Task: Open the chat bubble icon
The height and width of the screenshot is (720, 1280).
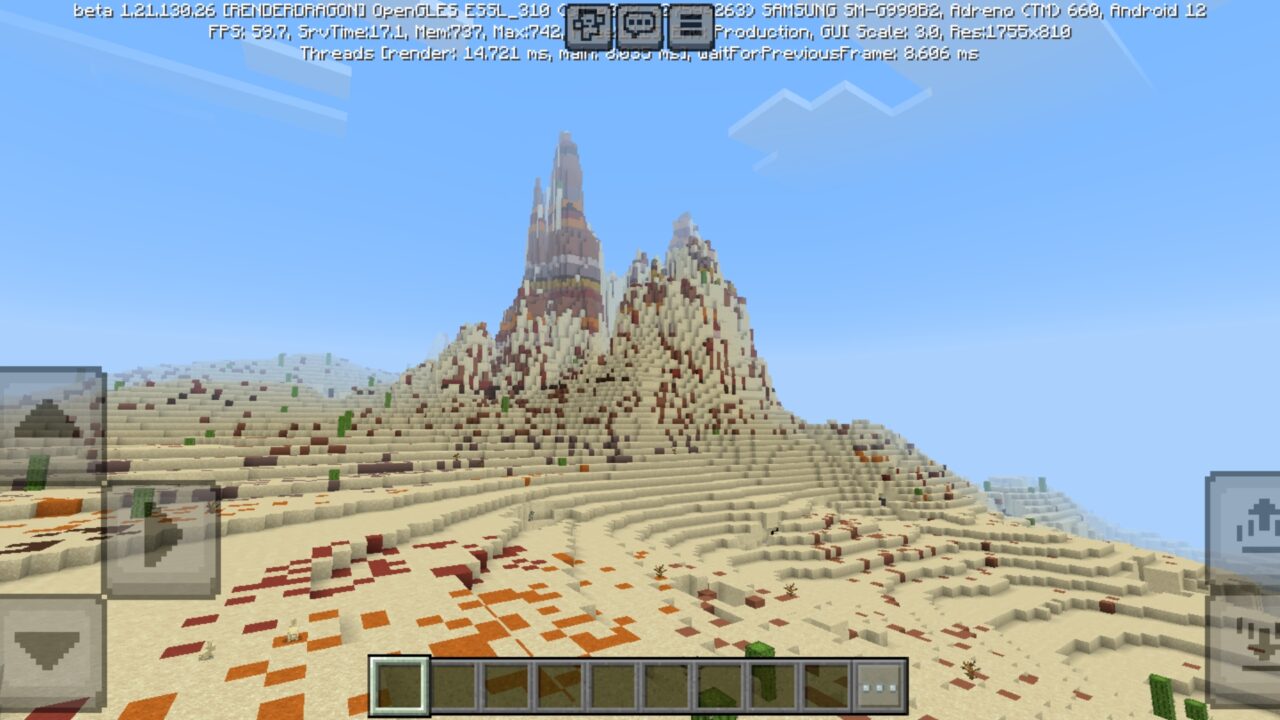Action: (x=638, y=22)
